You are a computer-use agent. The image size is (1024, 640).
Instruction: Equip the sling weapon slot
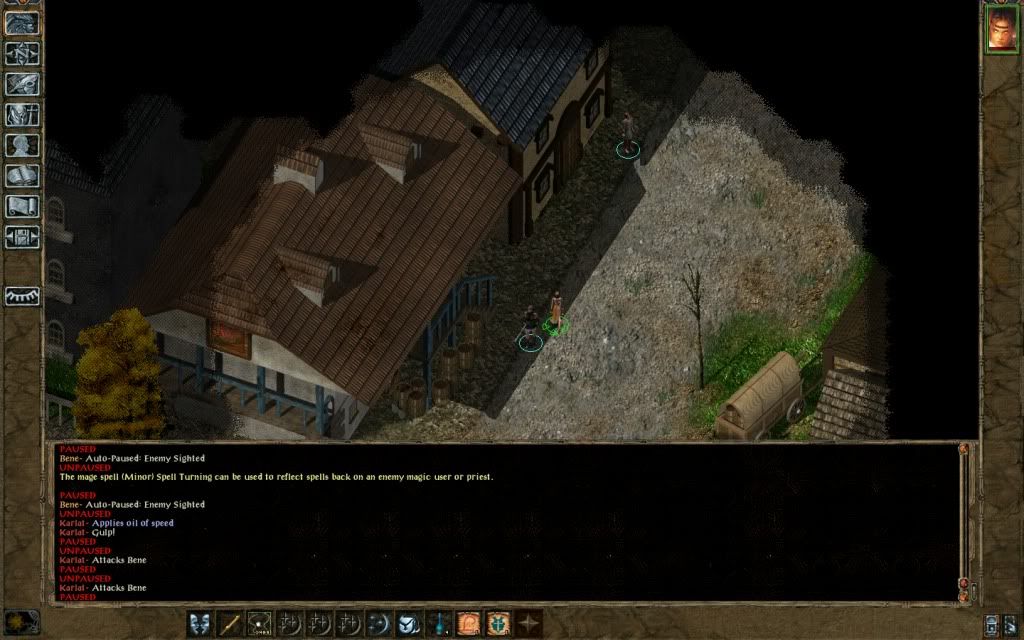coord(261,622)
